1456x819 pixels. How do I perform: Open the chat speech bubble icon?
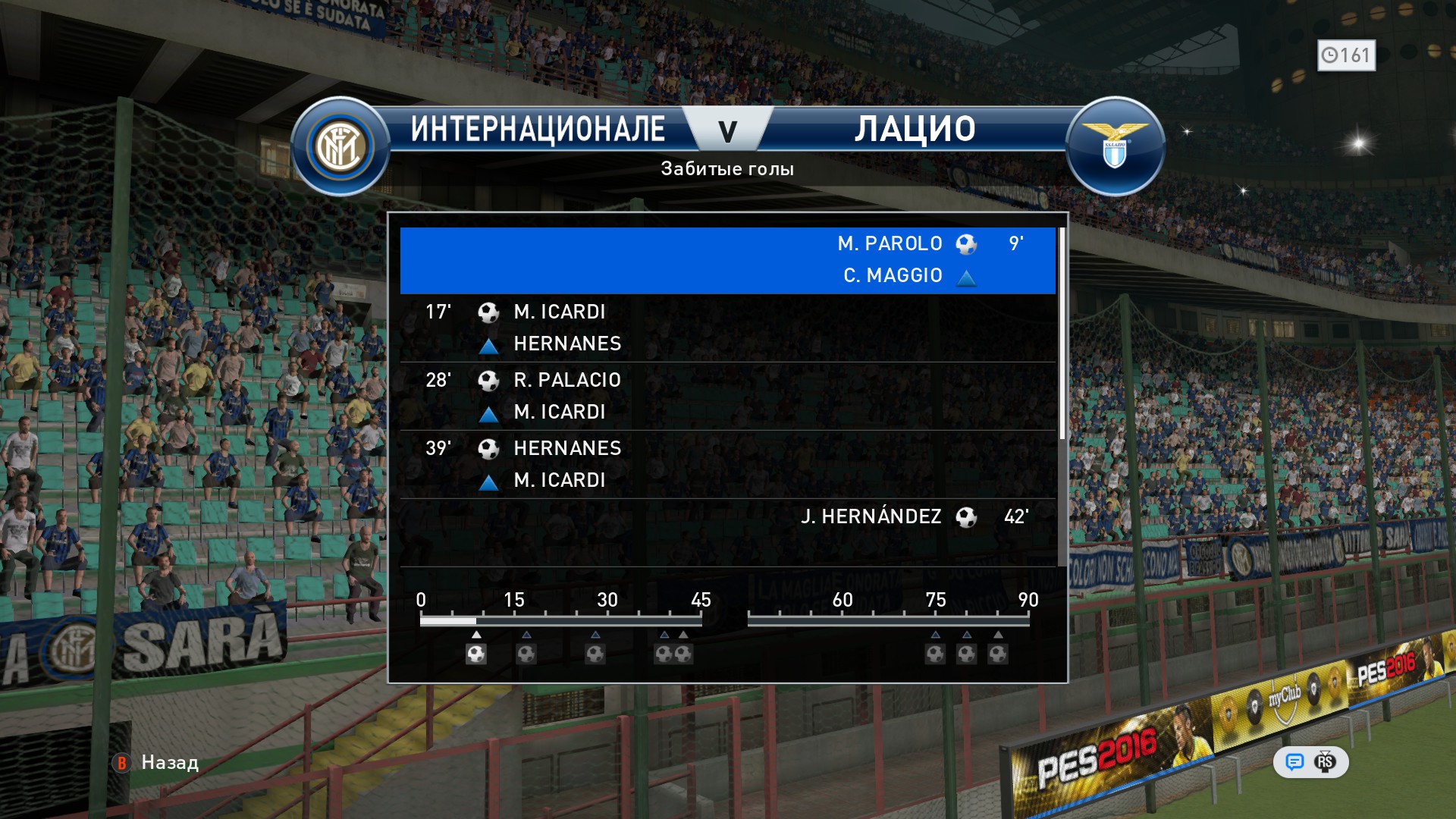coord(1294,762)
